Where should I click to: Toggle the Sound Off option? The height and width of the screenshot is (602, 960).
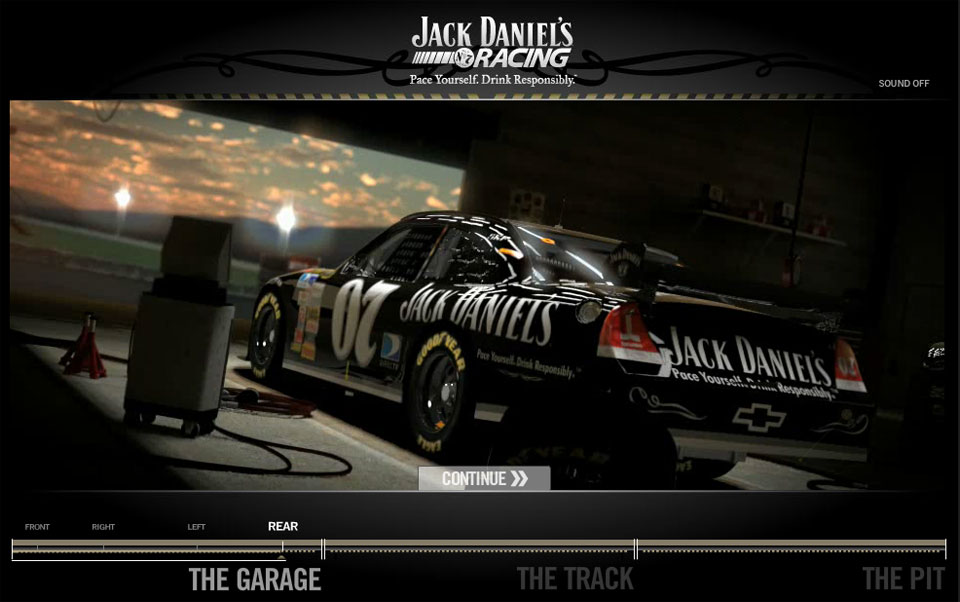tap(903, 84)
